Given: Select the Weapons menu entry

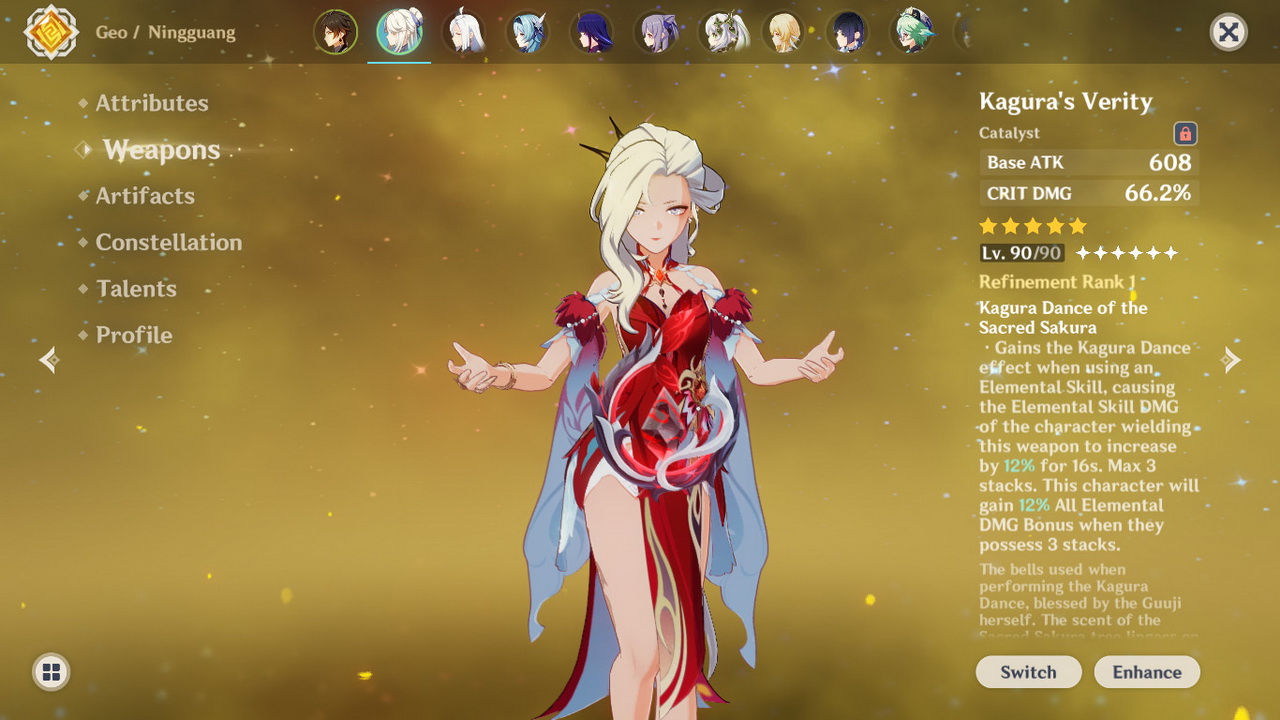Looking at the screenshot, I should click(161, 150).
